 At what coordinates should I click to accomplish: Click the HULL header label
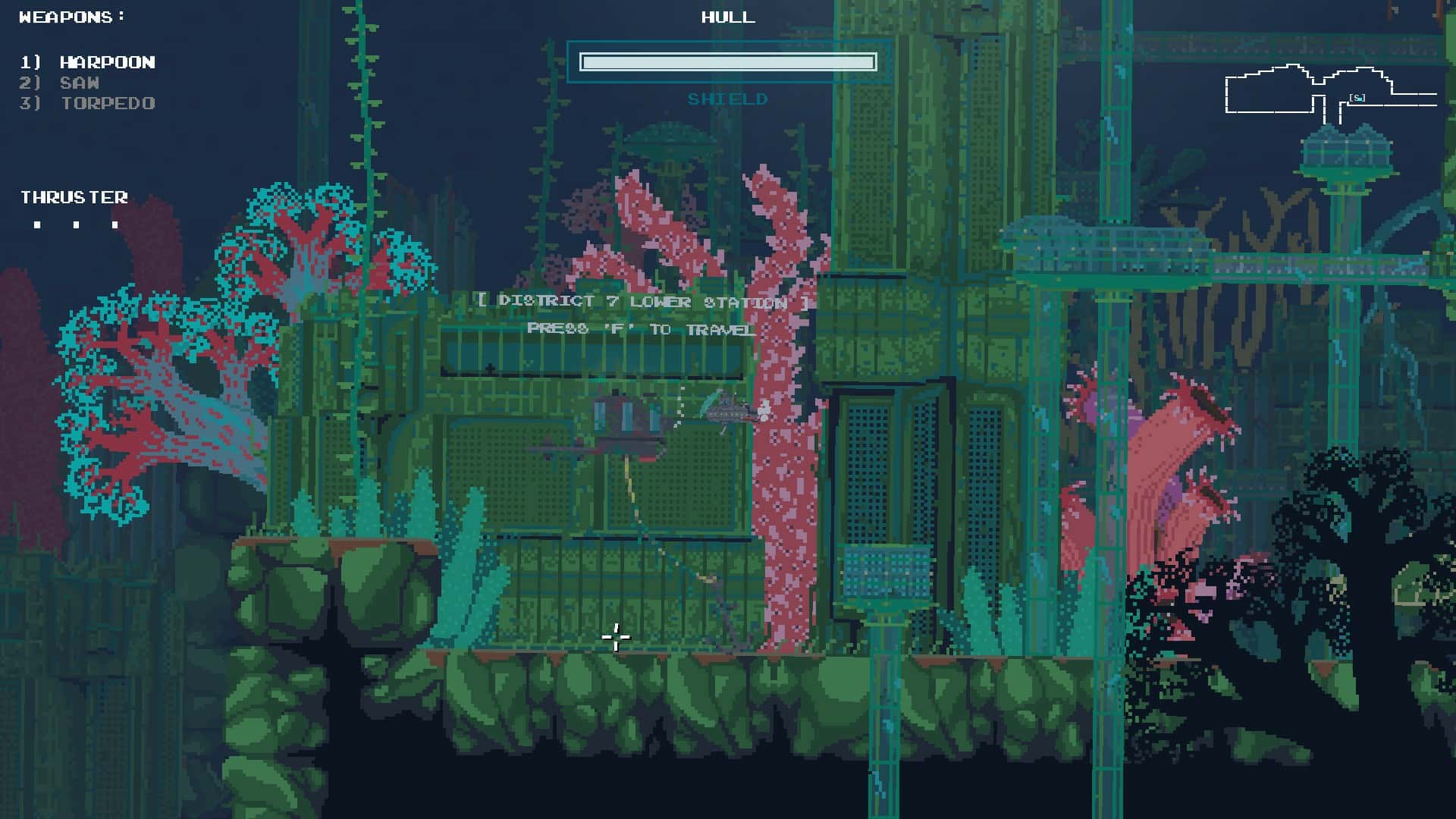click(x=727, y=17)
